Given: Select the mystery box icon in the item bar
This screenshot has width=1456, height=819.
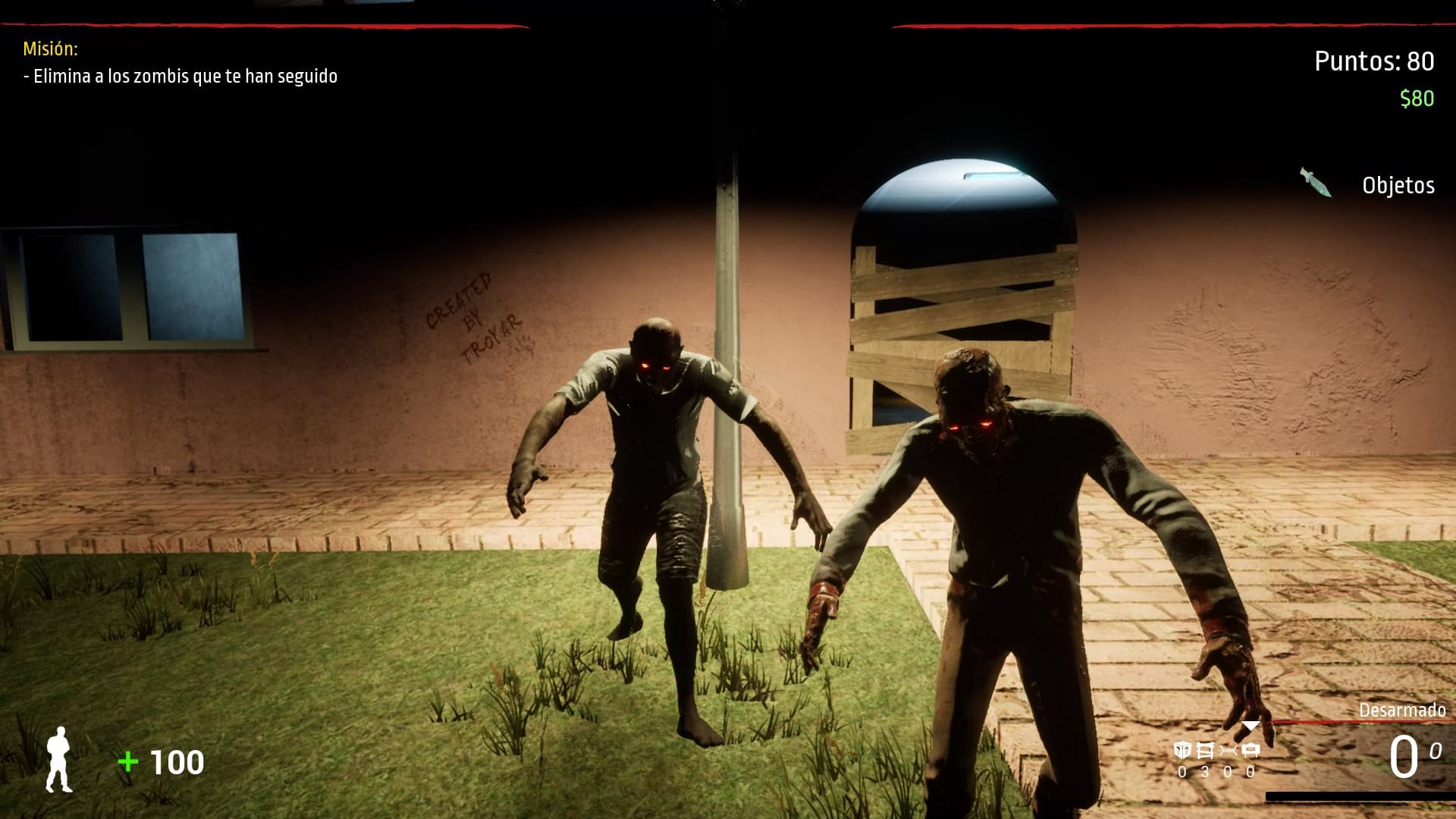Looking at the screenshot, I should (x=1181, y=750).
